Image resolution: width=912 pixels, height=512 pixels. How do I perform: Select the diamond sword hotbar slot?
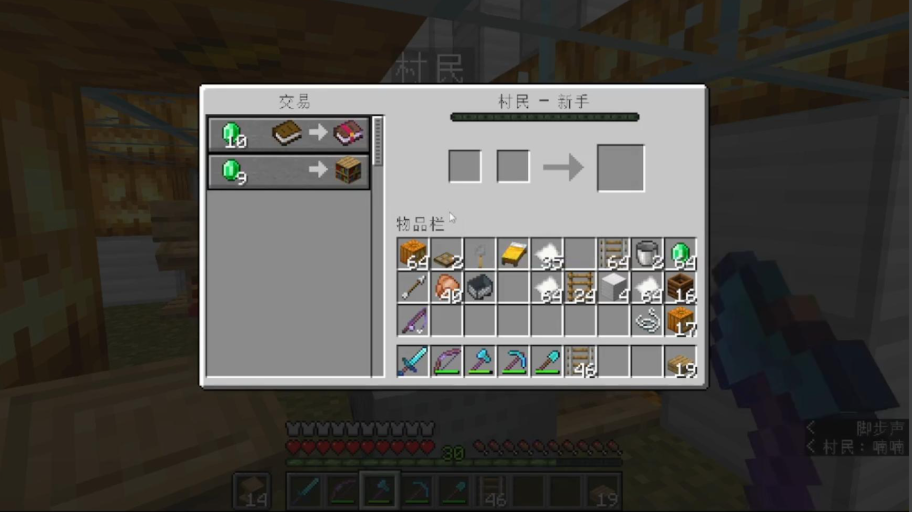click(412, 361)
